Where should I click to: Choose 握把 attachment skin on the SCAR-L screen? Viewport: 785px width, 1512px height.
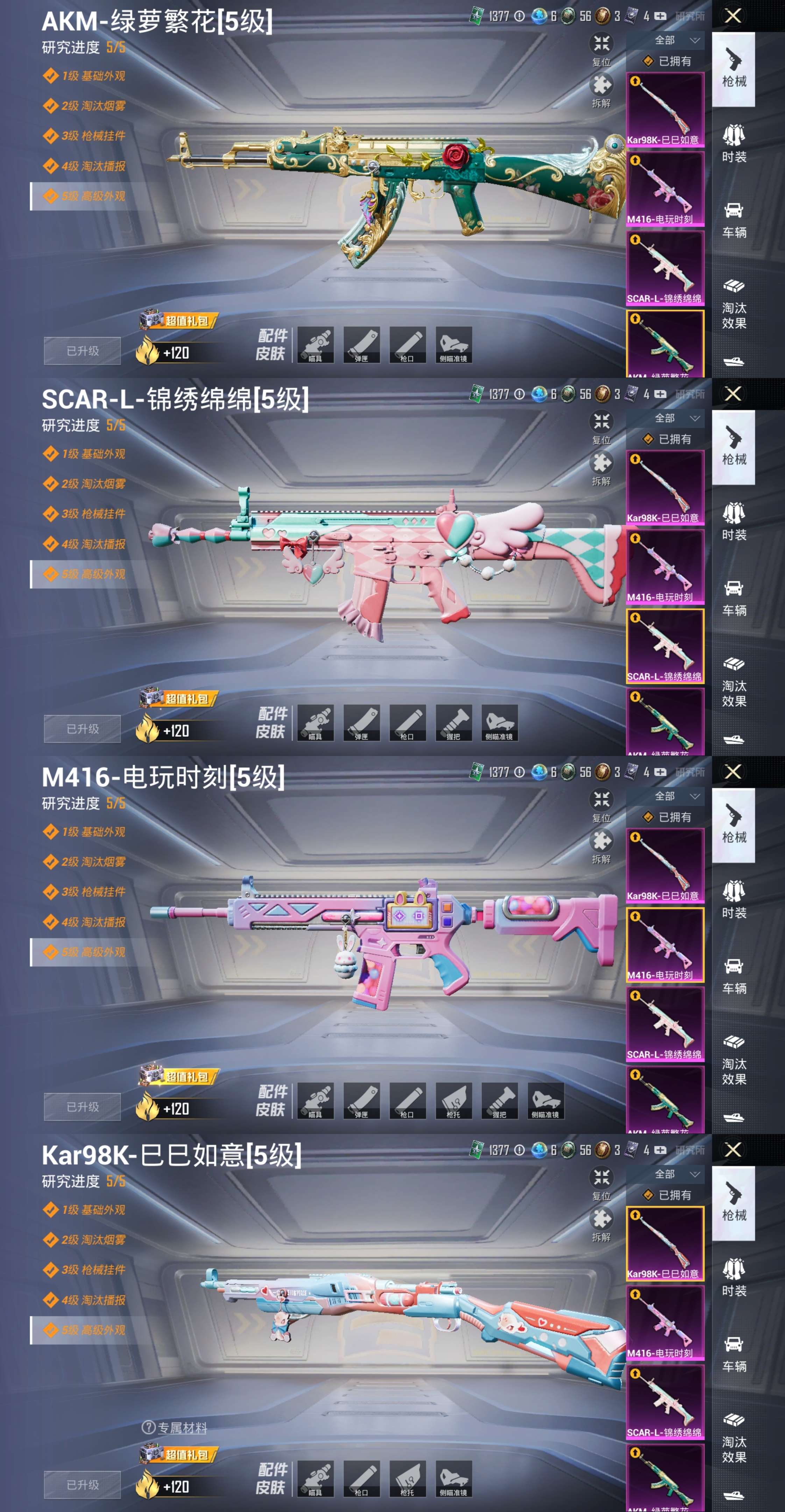(x=453, y=722)
